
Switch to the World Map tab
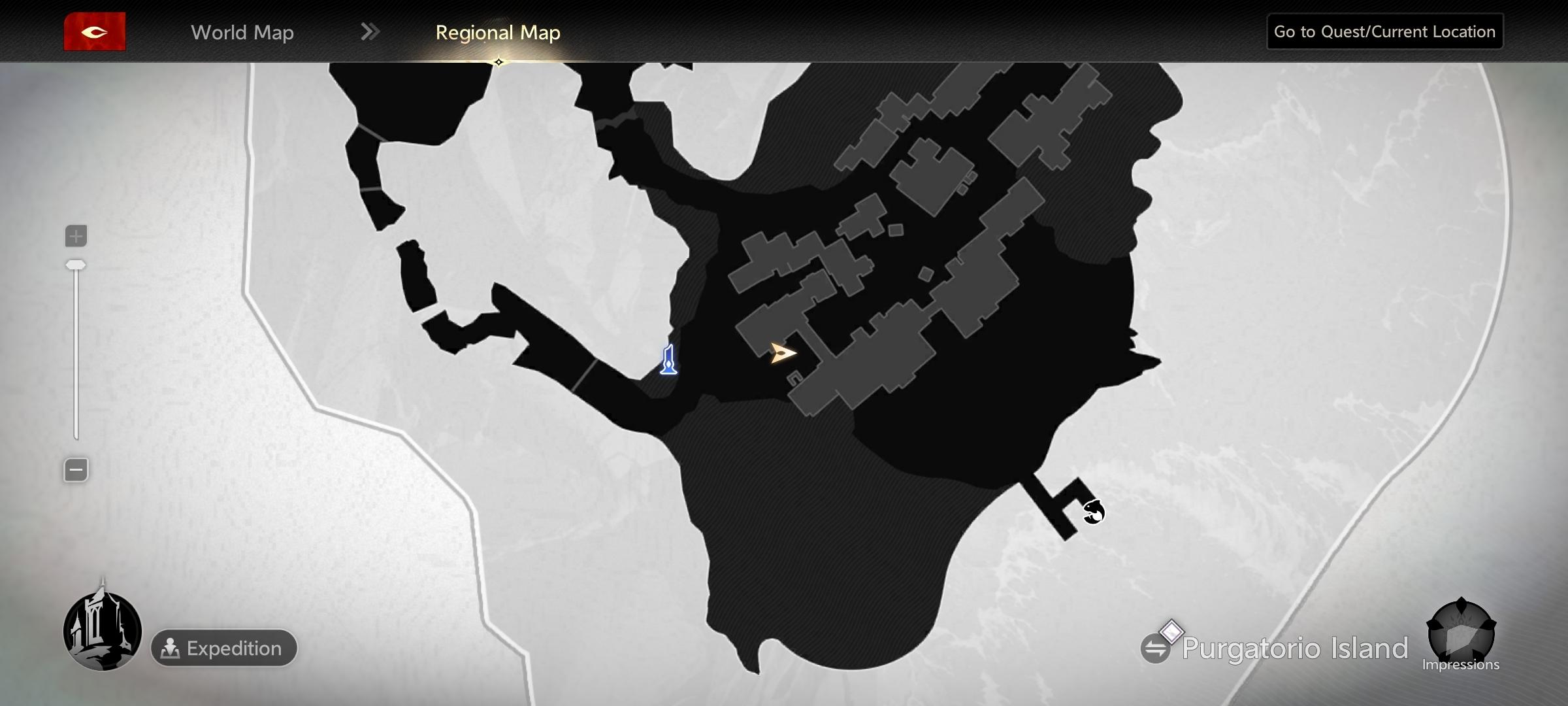(x=242, y=32)
